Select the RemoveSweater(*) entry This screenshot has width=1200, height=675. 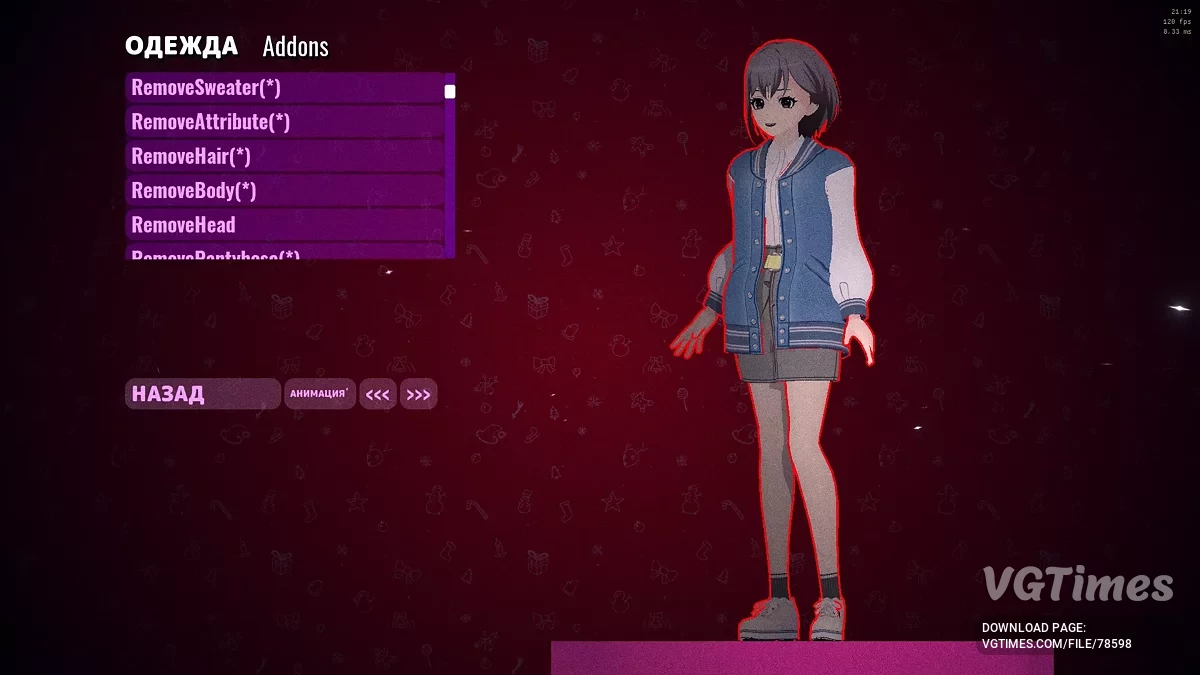(285, 88)
